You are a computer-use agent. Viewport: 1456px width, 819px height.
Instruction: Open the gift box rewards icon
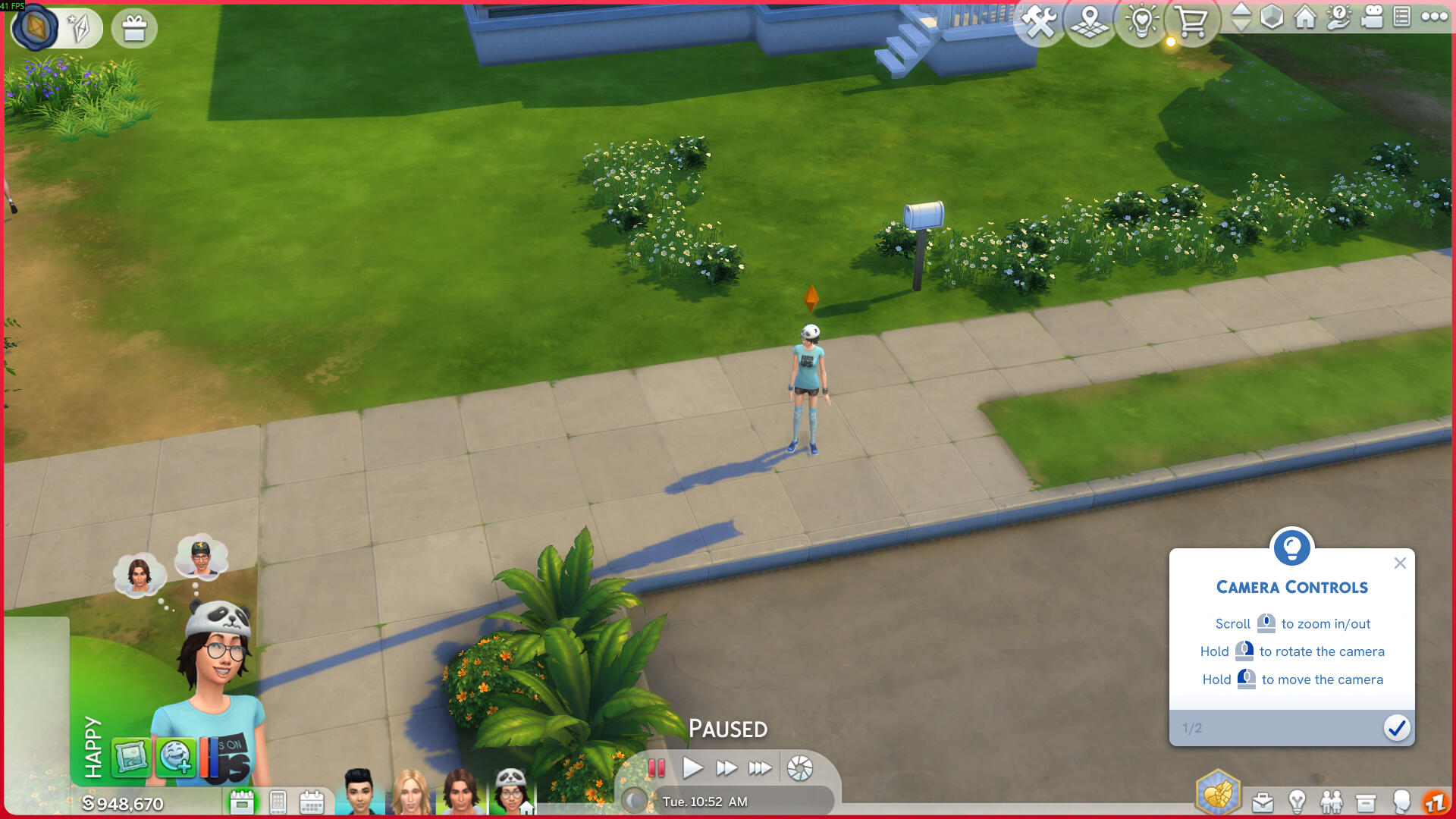134,29
